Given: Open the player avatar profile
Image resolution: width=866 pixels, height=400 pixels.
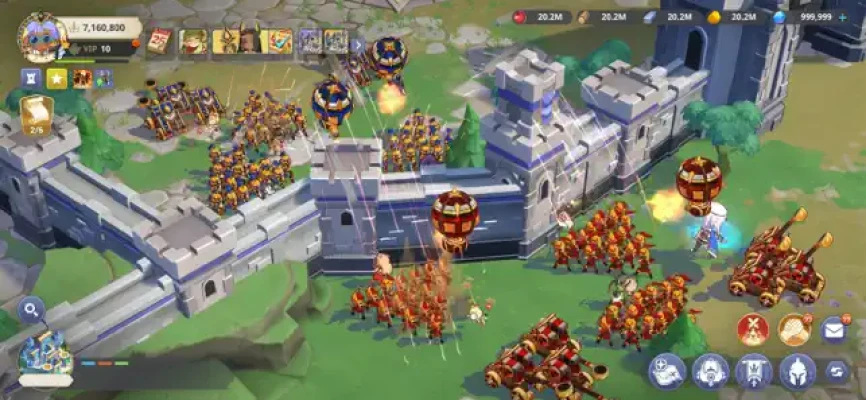Looking at the screenshot, I should 40,36.
